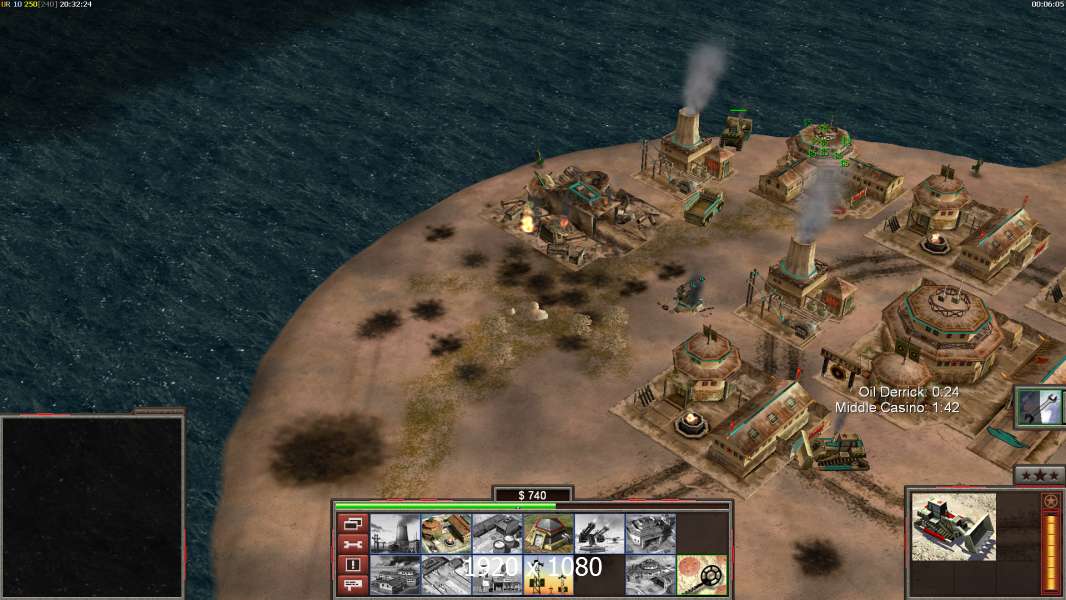This screenshot has width=1066, height=600.
Task: Activate the mine detector icon
Action: 702,575
